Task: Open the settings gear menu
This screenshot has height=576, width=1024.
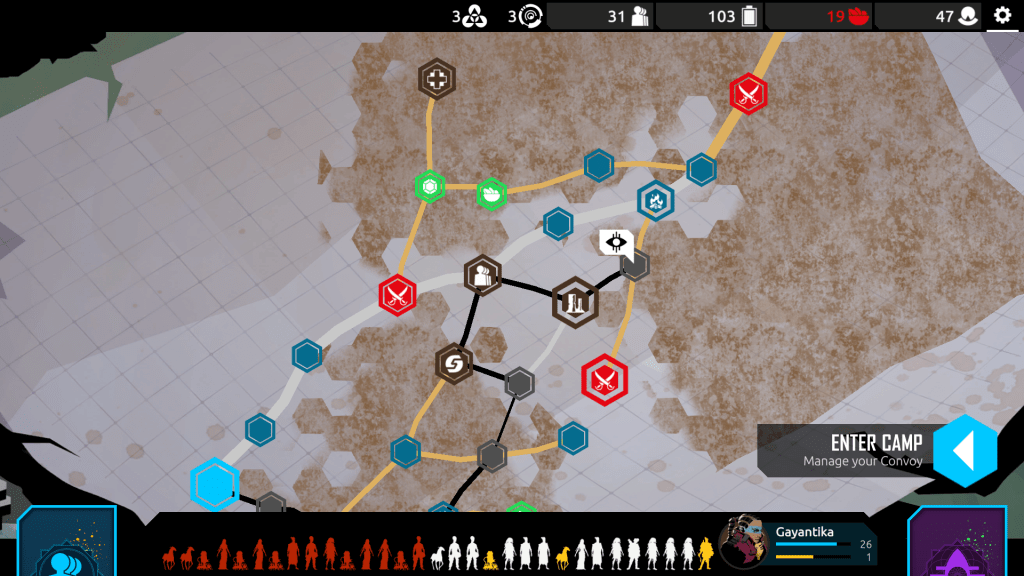Action: coord(1002,15)
